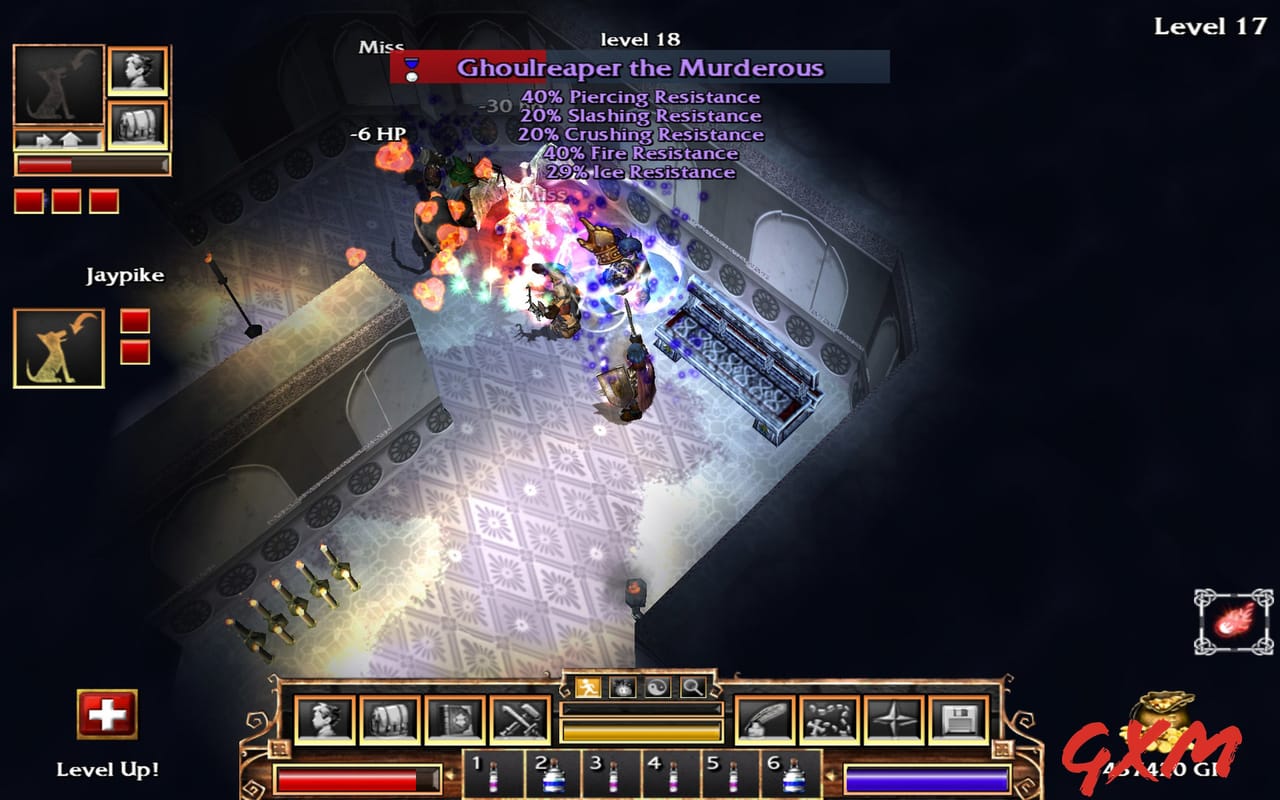Toggle the yin-yang display icon
Screen dimensions: 1280x800
[659, 687]
